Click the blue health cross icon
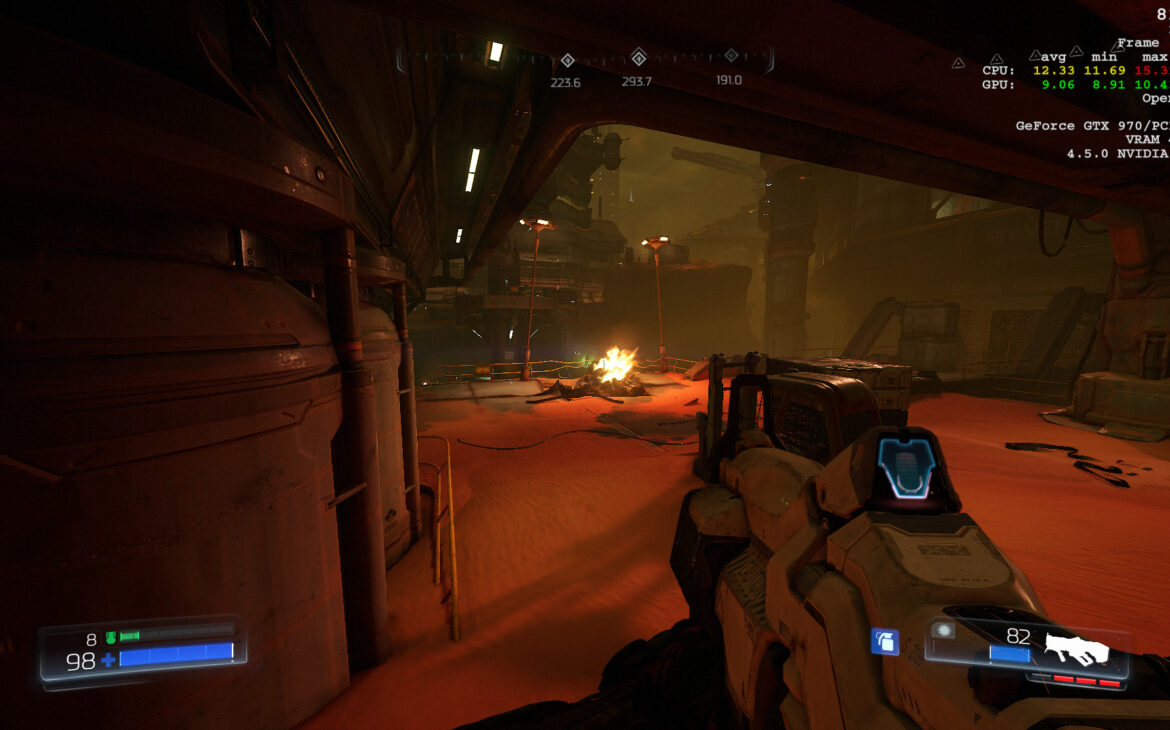This screenshot has width=1170, height=730. (107, 660)
